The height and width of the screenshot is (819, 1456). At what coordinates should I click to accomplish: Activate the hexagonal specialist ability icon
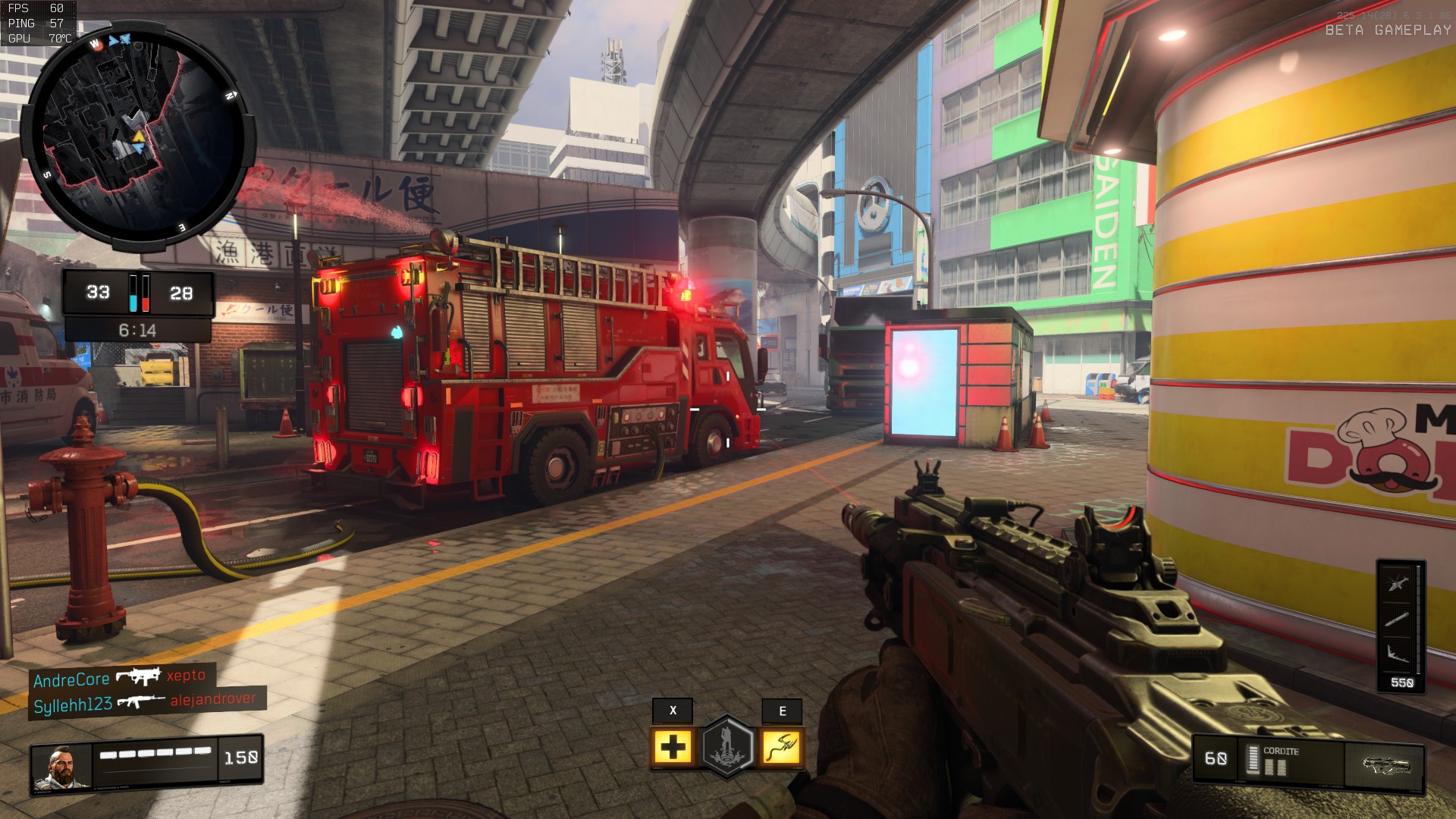point(727,747)
